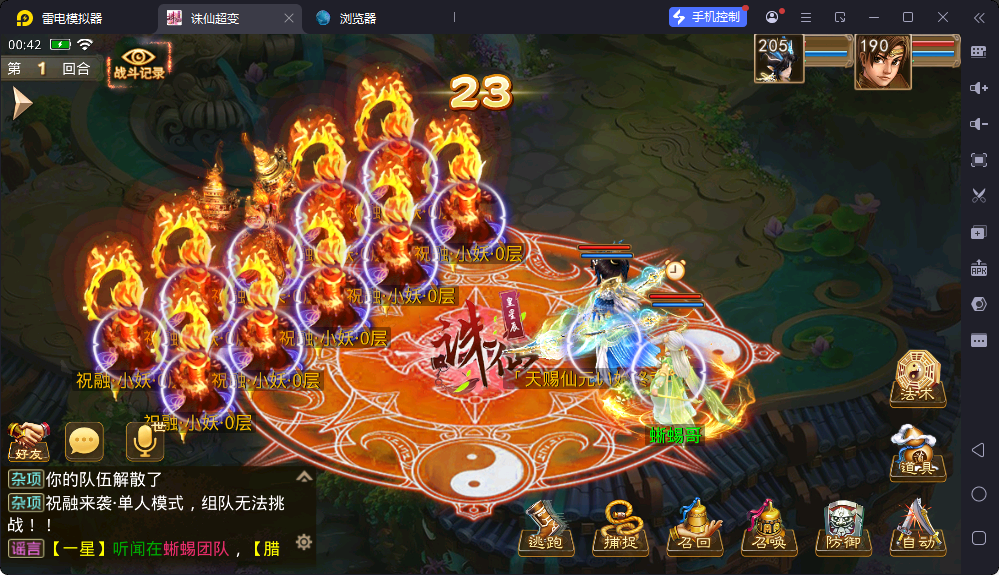
Task: Click the 逃跑 flee button
Action: point(546,527)
